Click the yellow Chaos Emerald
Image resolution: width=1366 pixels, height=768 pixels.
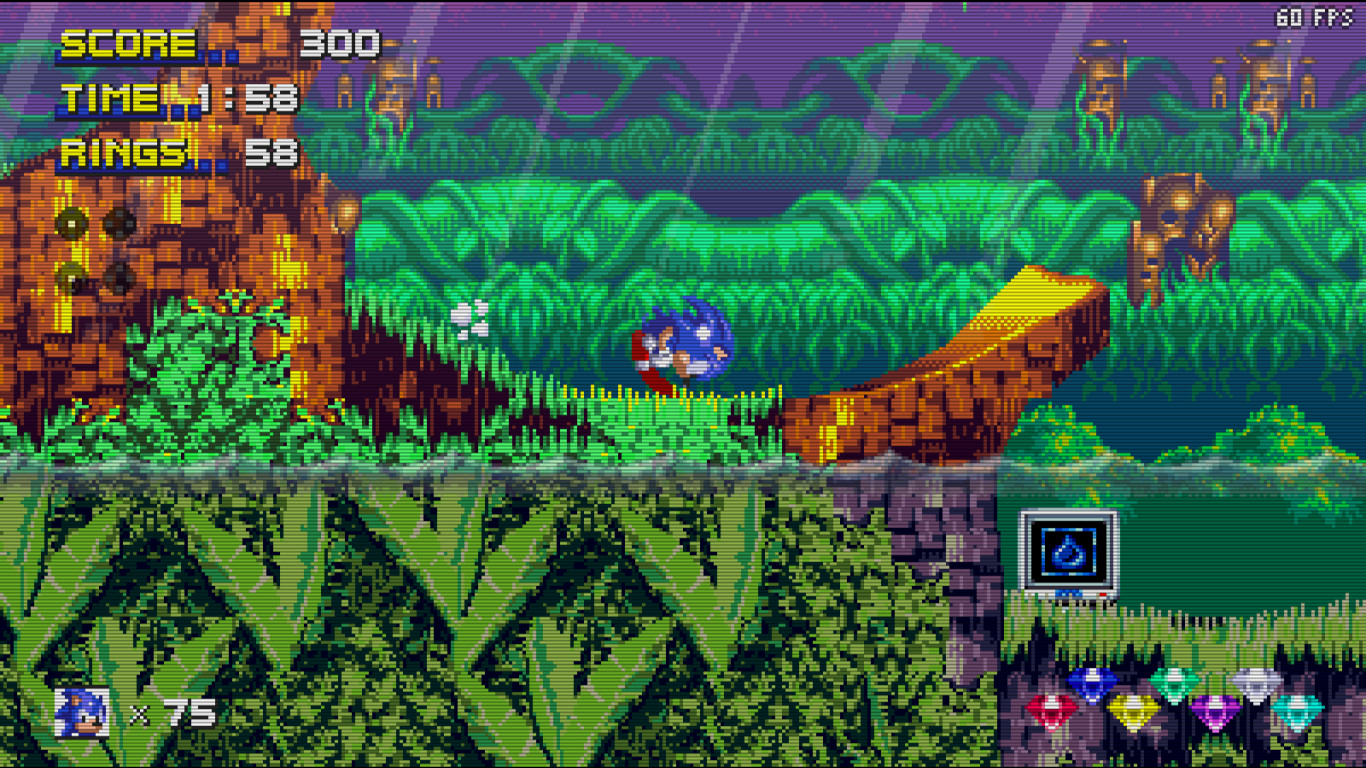pos(1134,710)
